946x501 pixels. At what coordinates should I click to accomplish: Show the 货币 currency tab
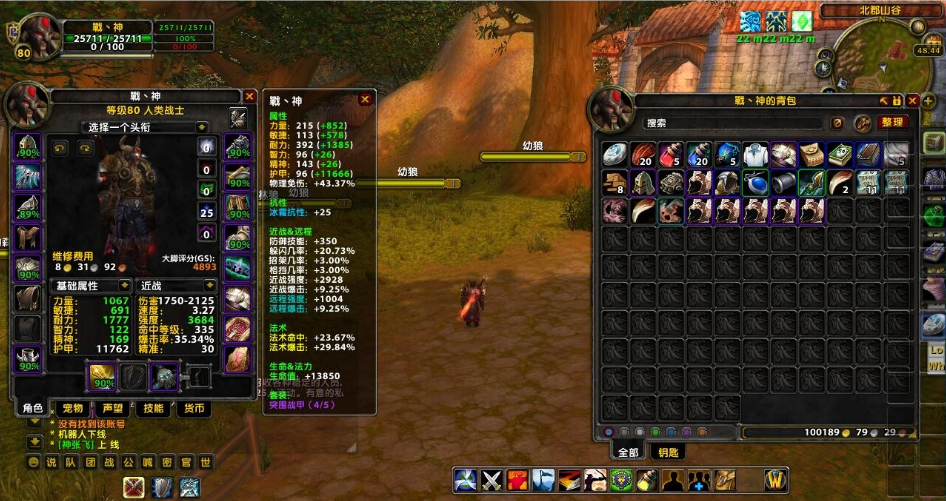click(x=193, y=408)
